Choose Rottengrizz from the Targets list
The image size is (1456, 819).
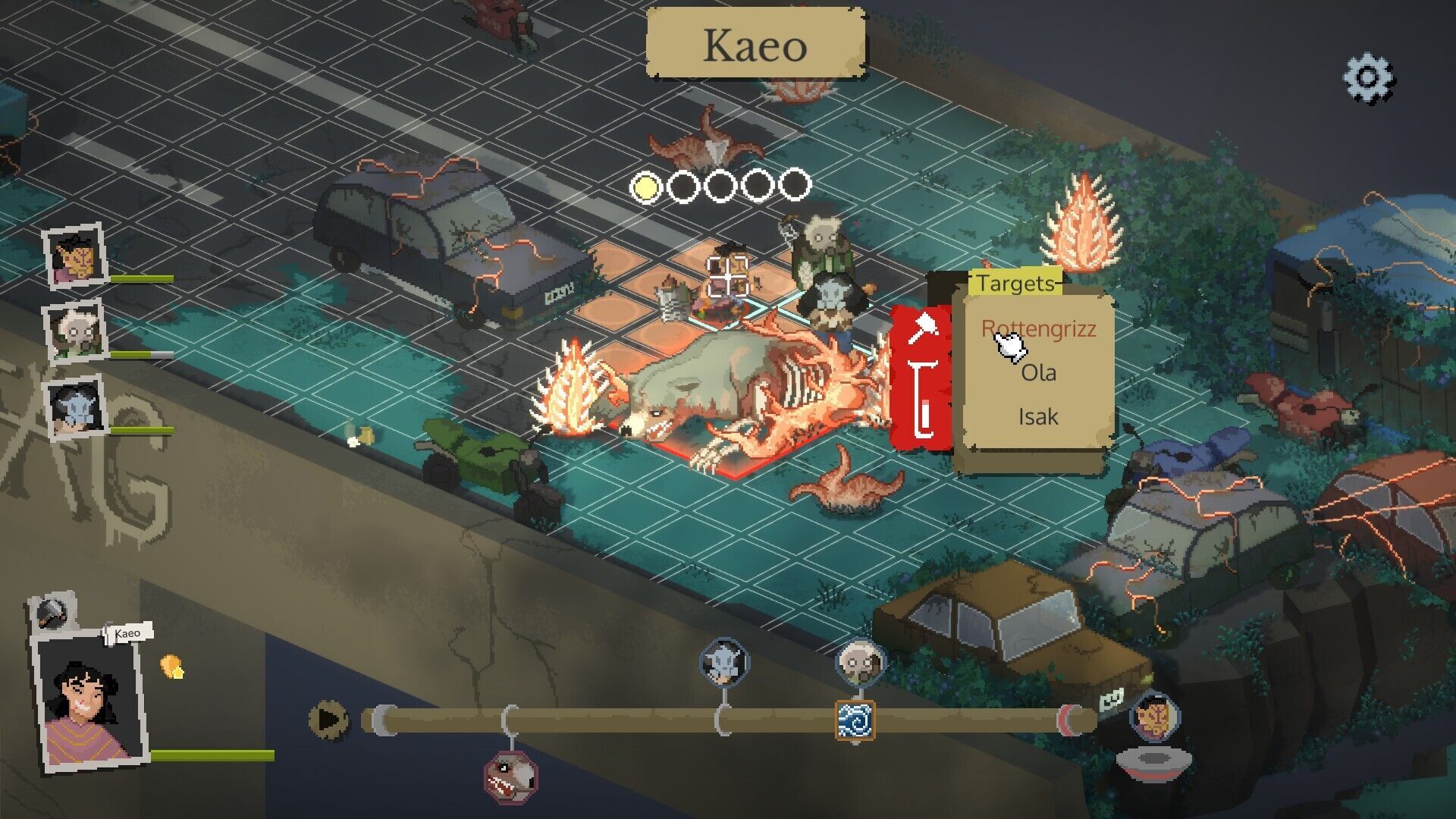coord(1038,328)
